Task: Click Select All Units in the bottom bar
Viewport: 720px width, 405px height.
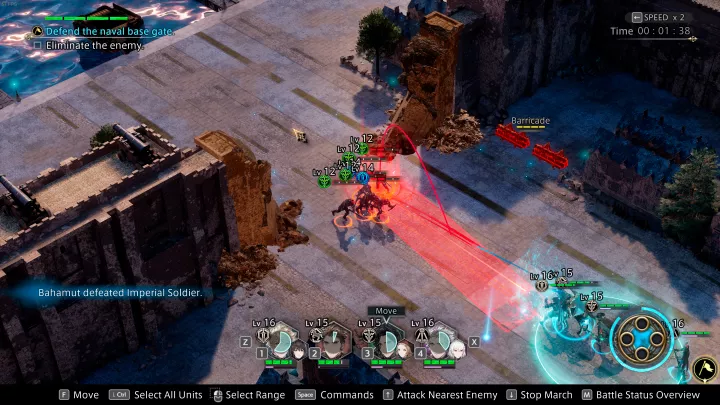Action: click(163, 395)
